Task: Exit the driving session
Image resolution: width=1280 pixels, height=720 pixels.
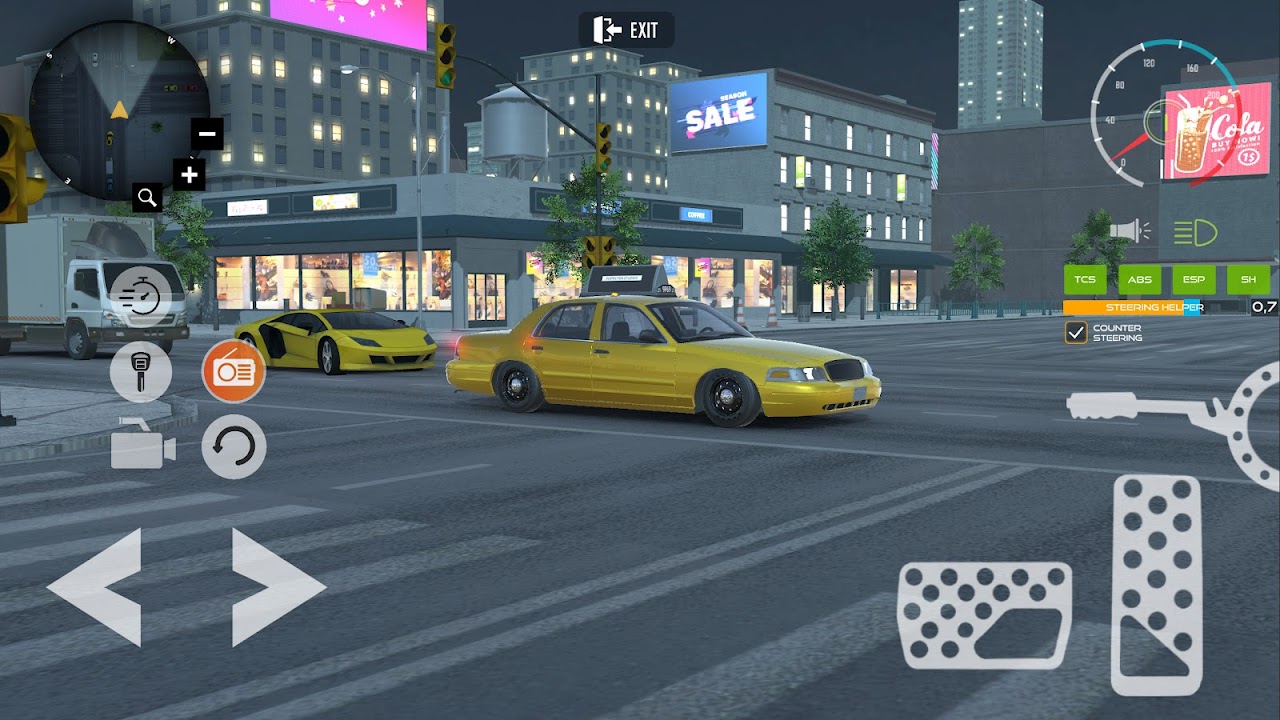Action: (x=627, y=30)
